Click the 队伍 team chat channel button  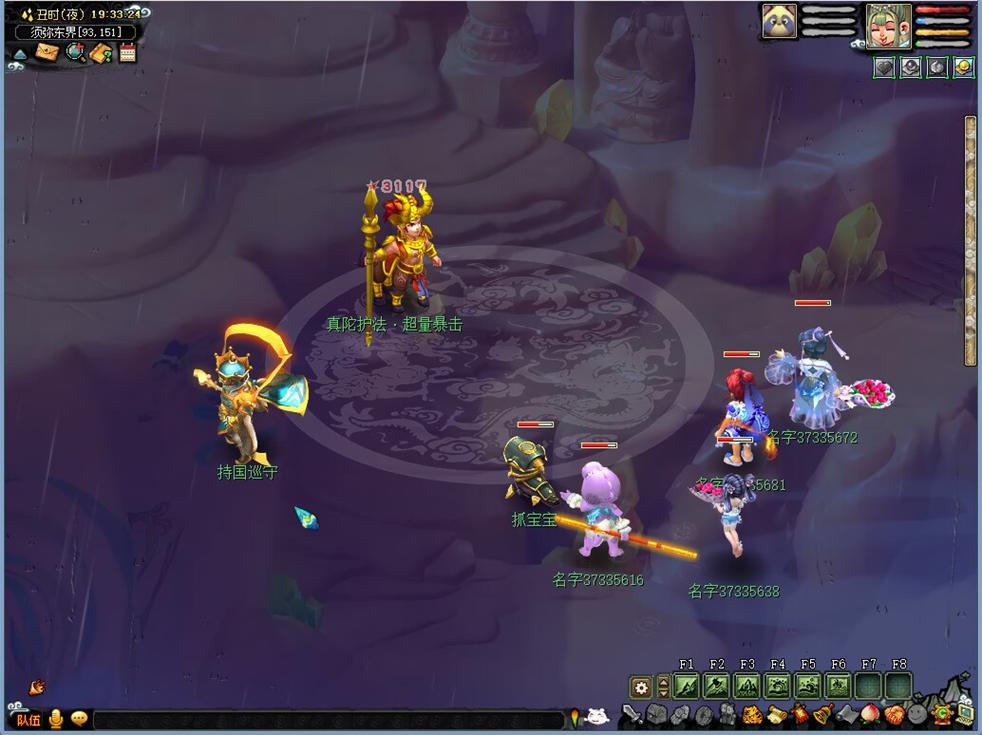28,719
